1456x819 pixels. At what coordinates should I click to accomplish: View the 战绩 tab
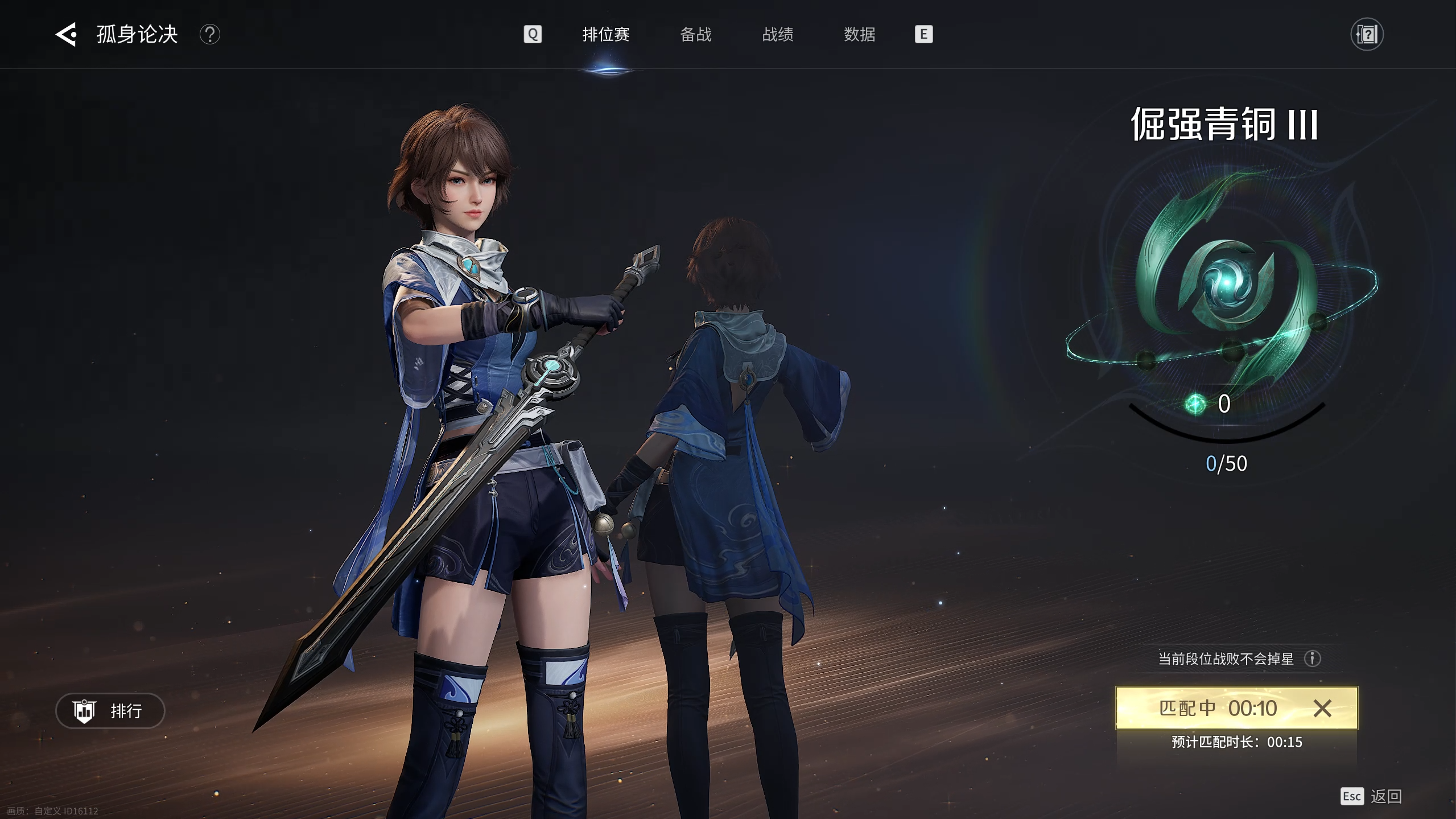[777, 34]
